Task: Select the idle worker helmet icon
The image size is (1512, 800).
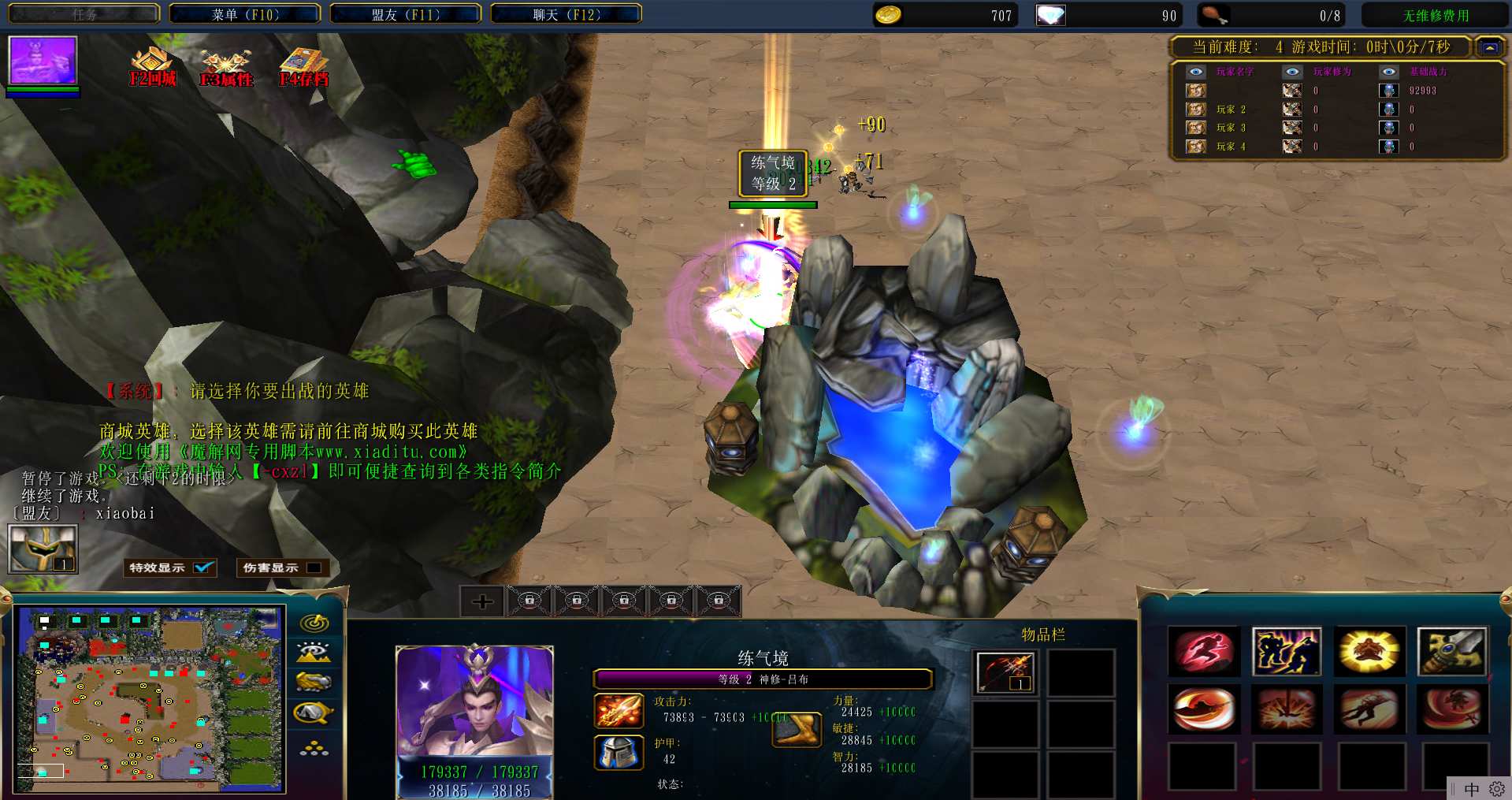Action: click(43, 549)
